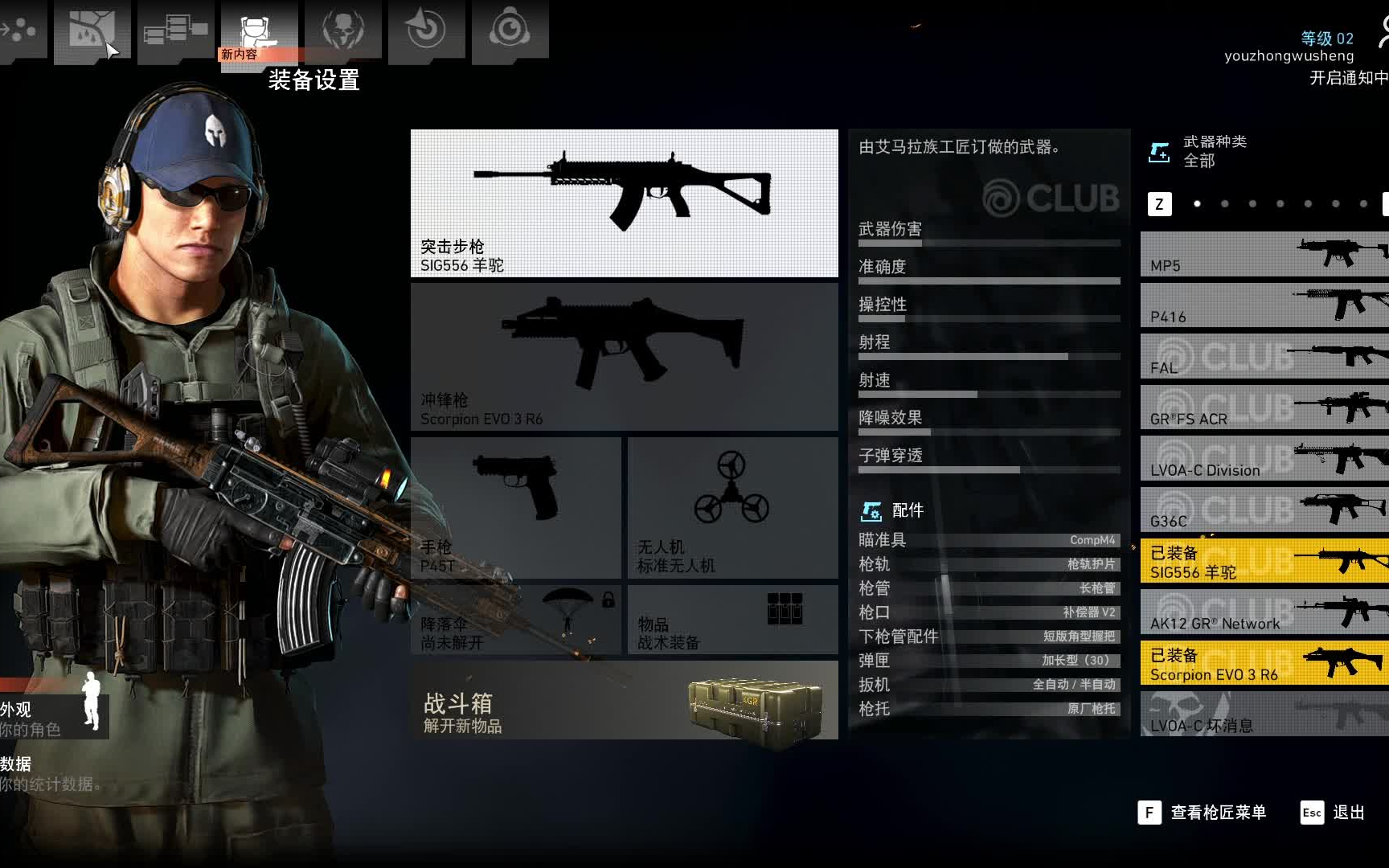The image size is (1389, 868).
Task: Select LVOA-C Division weapon entry
Action: point(1264,459)
